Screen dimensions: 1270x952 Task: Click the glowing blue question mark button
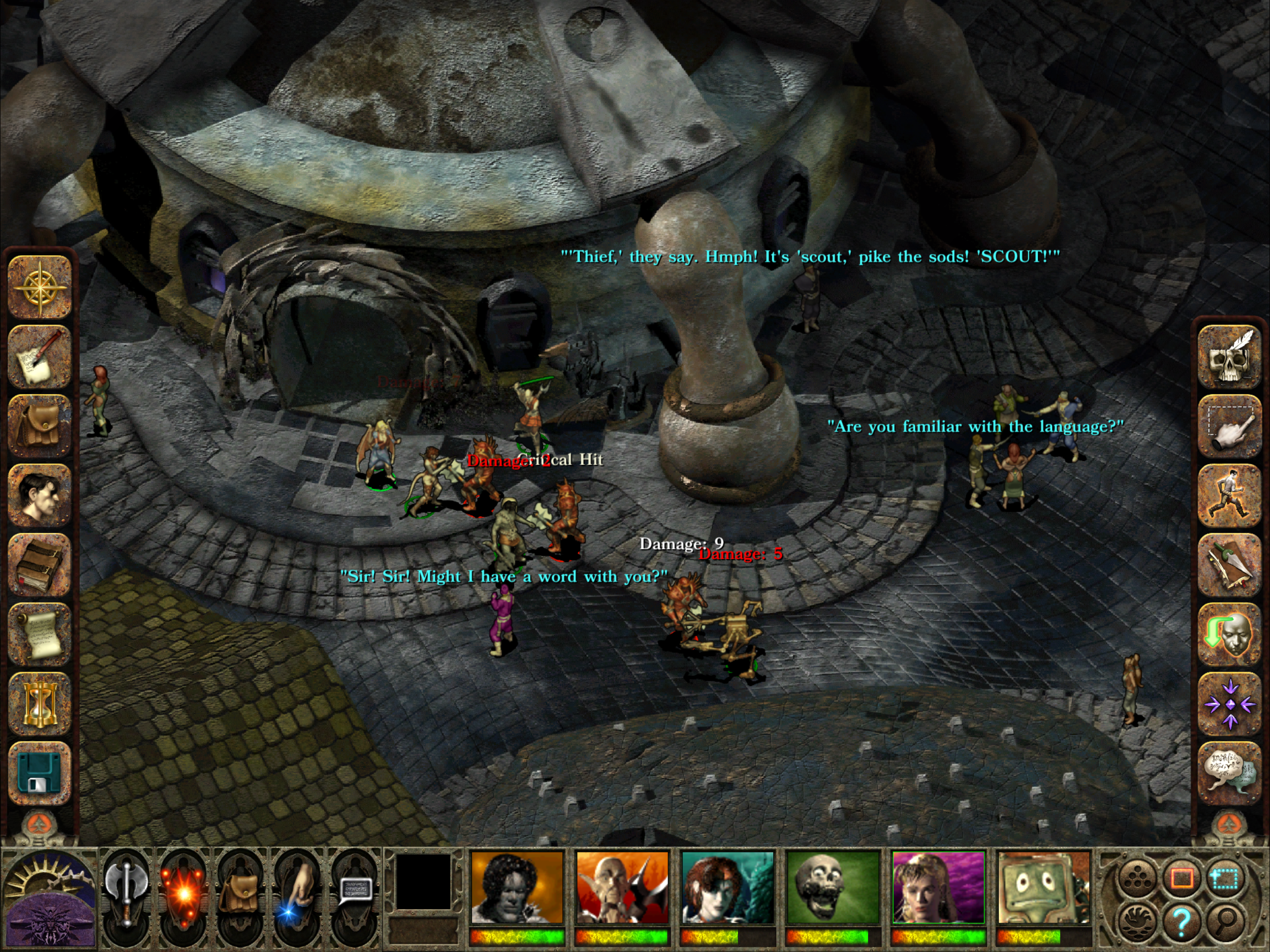point(1181,921)
